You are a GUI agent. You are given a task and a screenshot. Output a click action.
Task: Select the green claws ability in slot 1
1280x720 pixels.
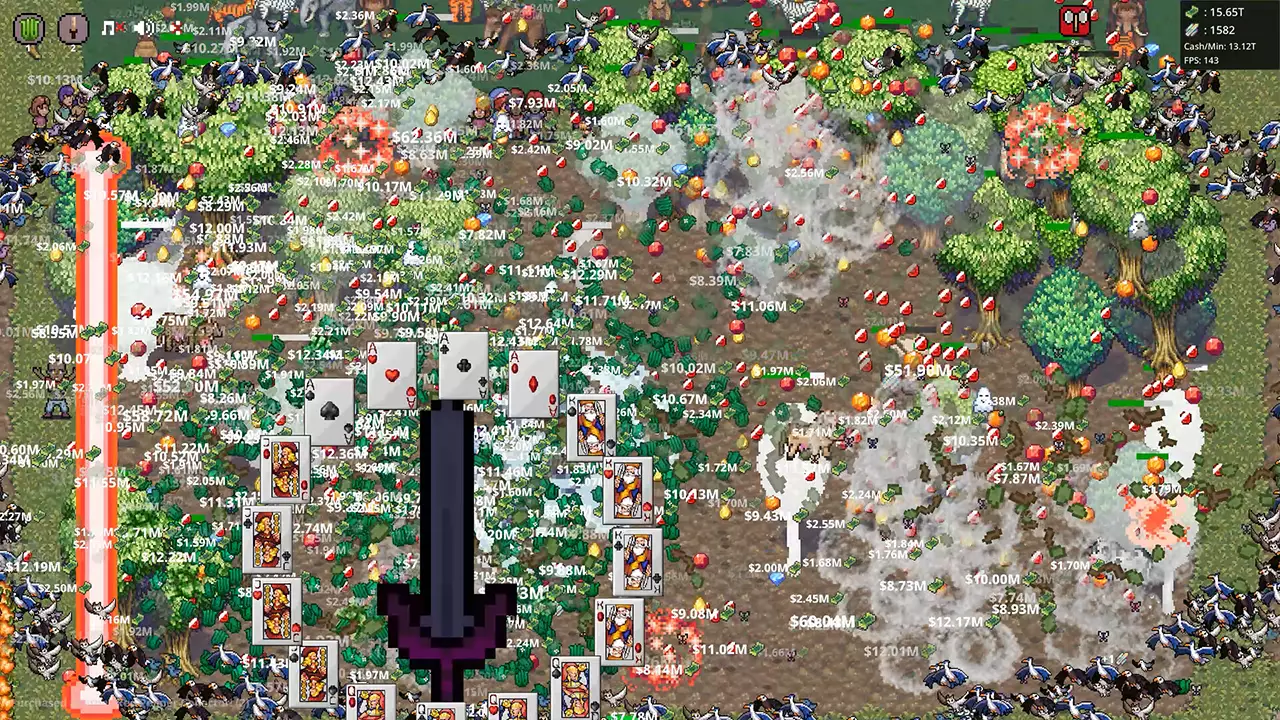point(28,28)
